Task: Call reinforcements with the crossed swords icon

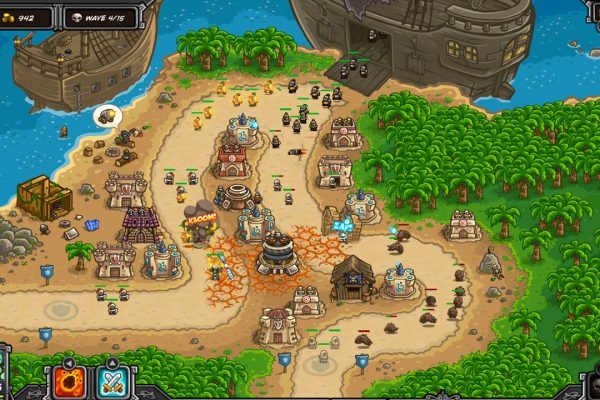Action: (111, 382)
